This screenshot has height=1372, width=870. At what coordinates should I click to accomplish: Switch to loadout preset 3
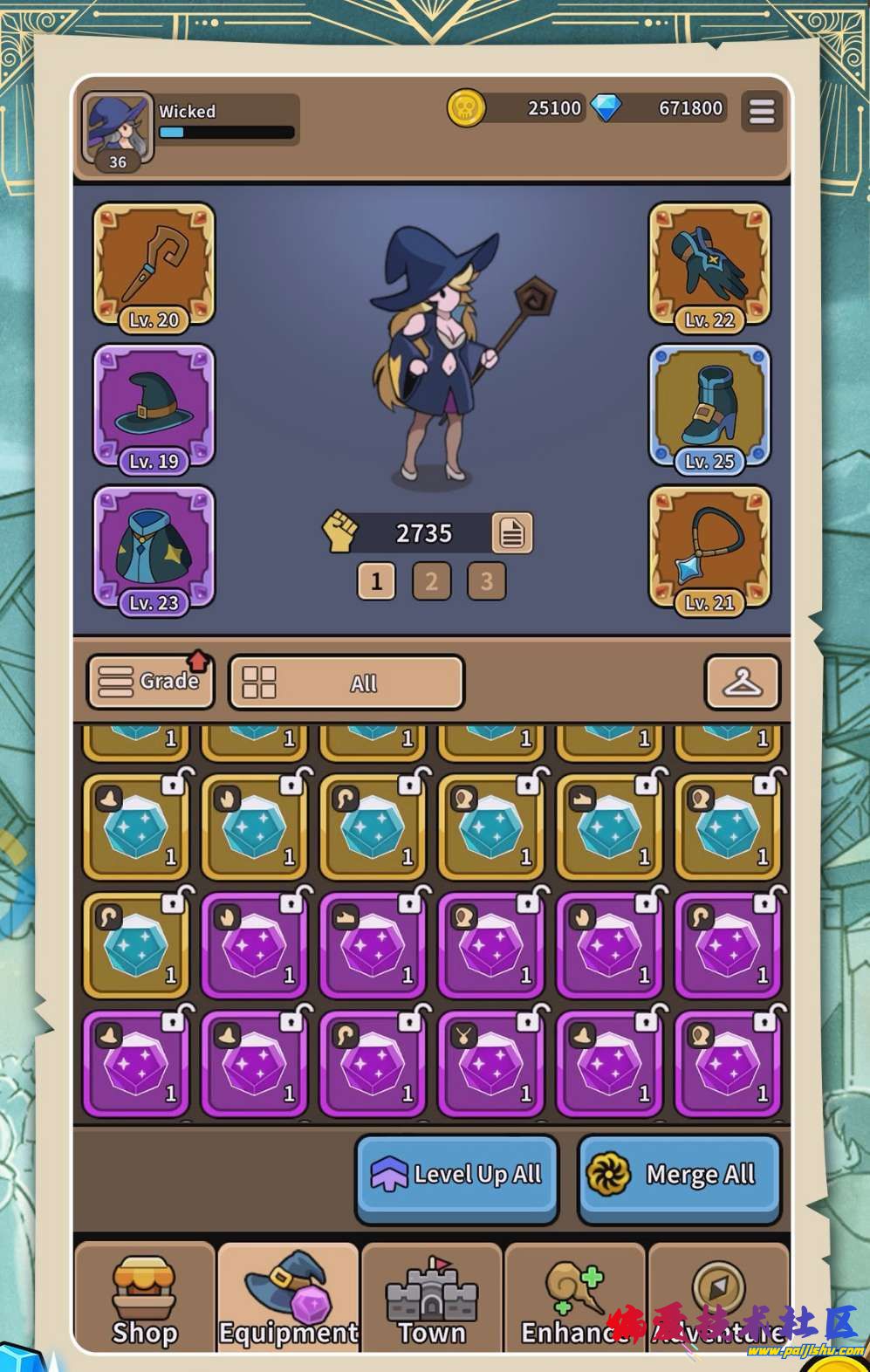487,581
